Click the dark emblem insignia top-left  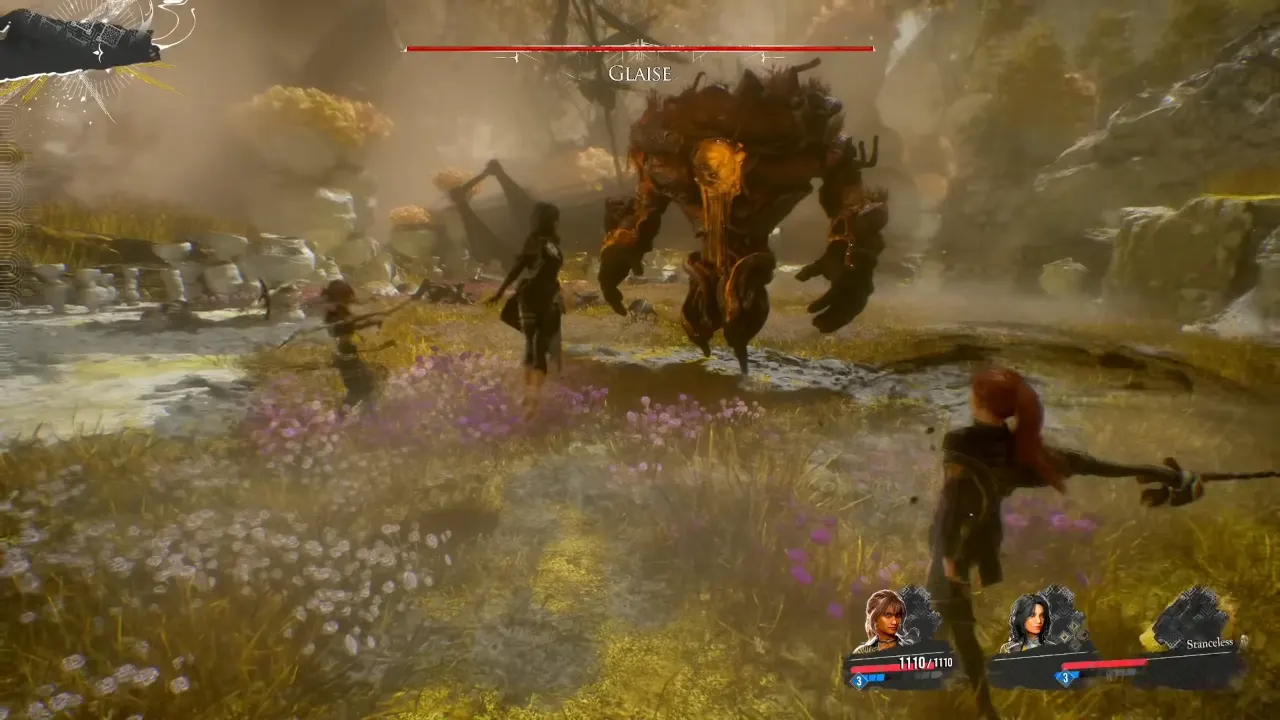[x=75, y=40]
